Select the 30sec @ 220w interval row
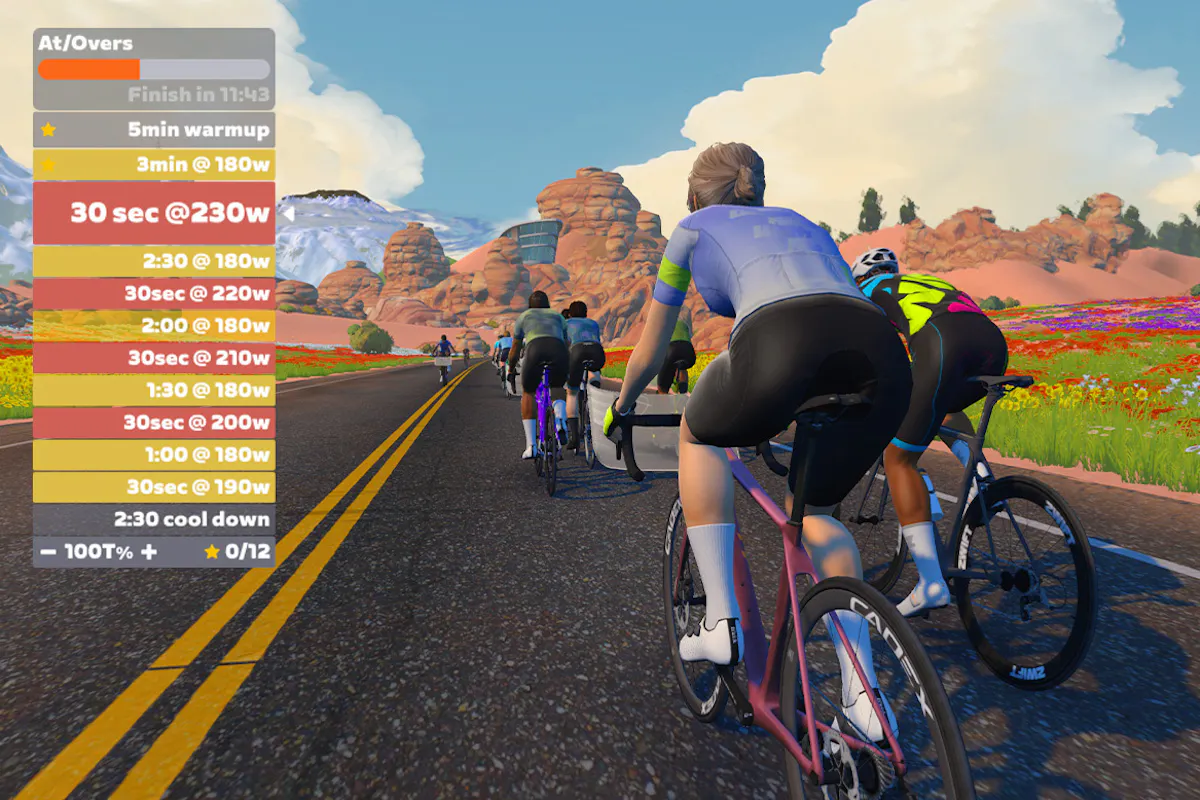 click(x=154, y=294)
